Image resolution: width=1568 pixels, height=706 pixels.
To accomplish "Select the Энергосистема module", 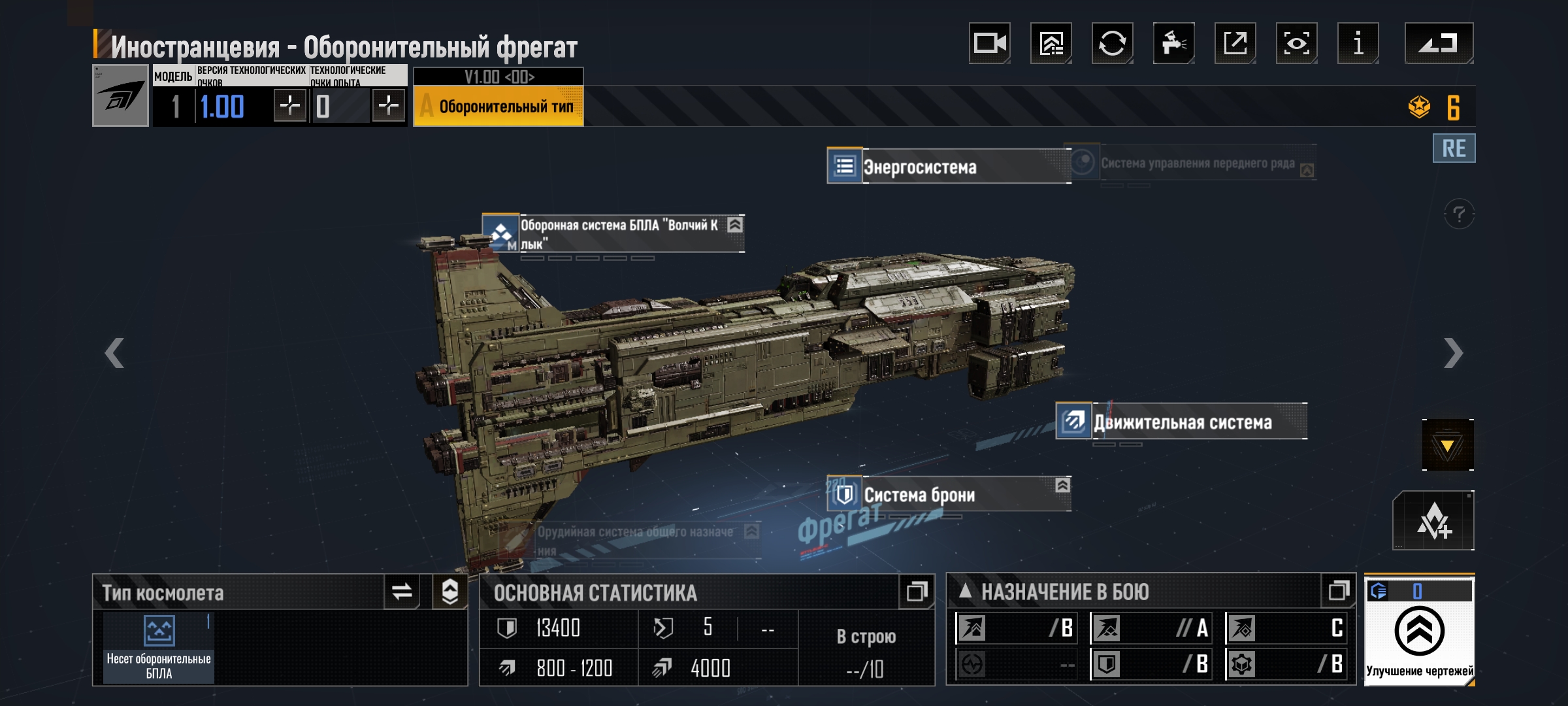I will tap(947, 167).
